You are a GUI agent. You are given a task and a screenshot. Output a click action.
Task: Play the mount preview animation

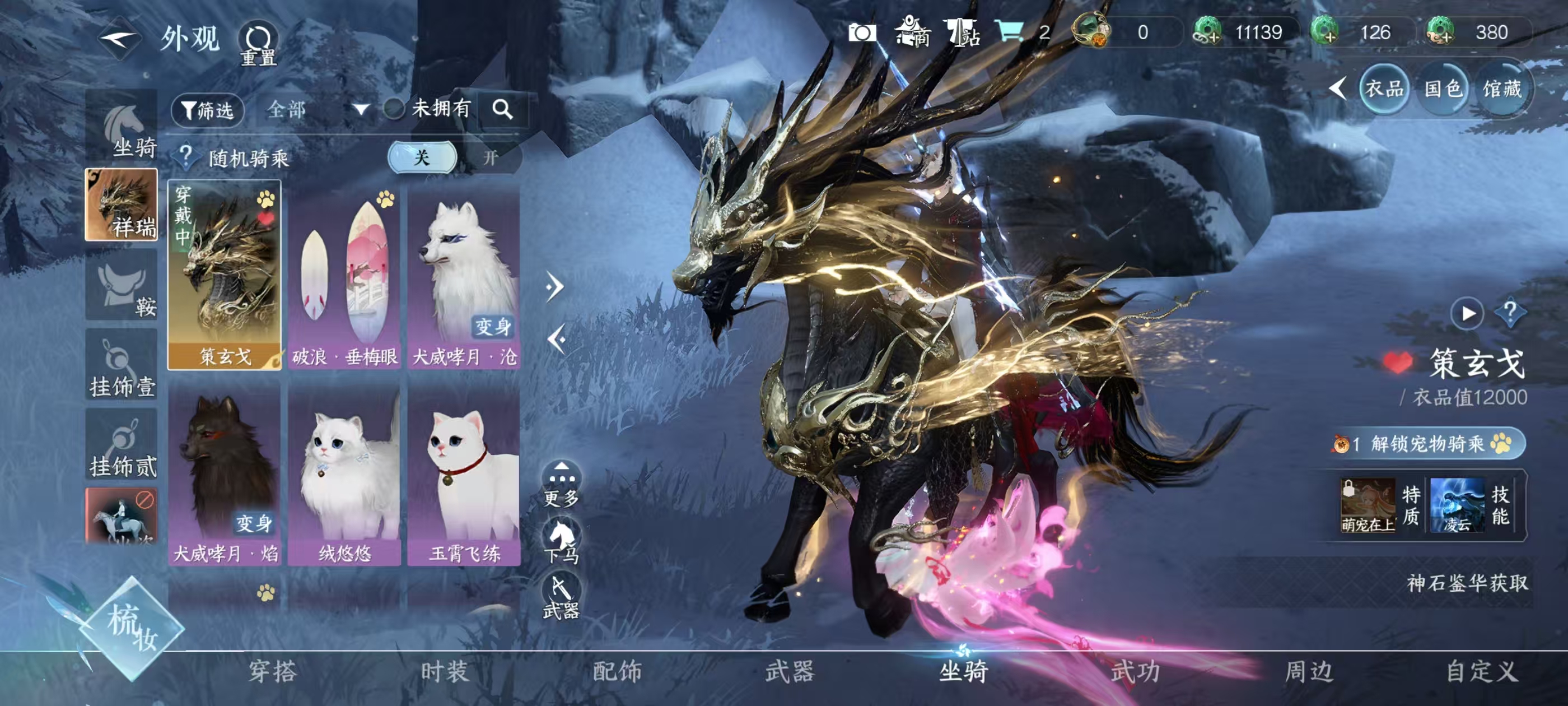click(1468, 314)
